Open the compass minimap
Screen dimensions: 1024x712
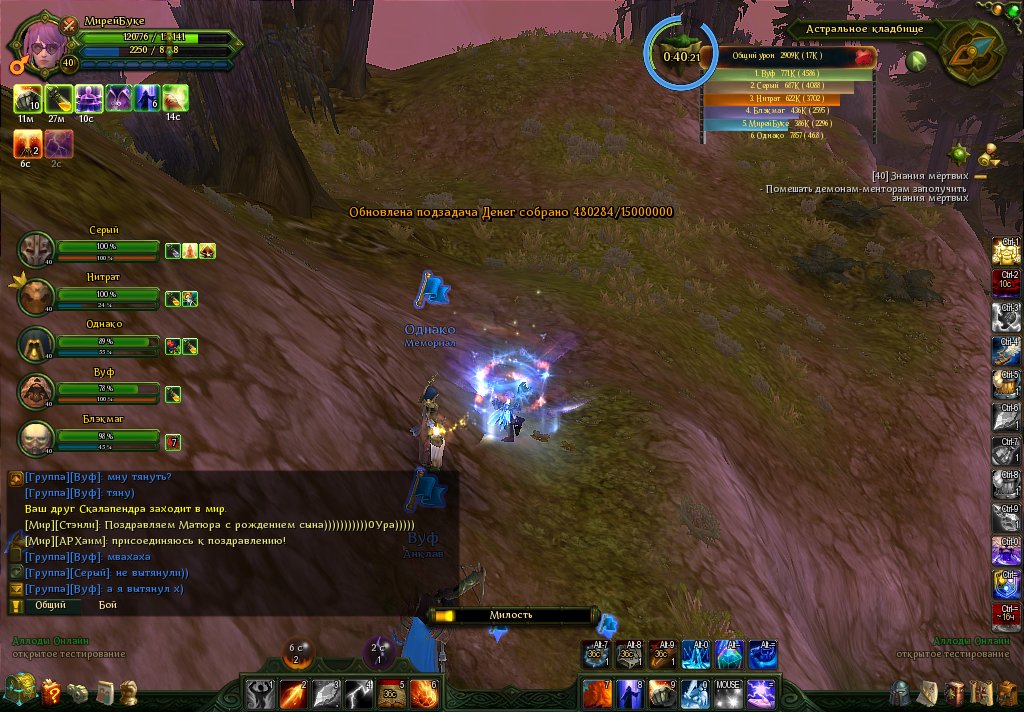(966, 54)
